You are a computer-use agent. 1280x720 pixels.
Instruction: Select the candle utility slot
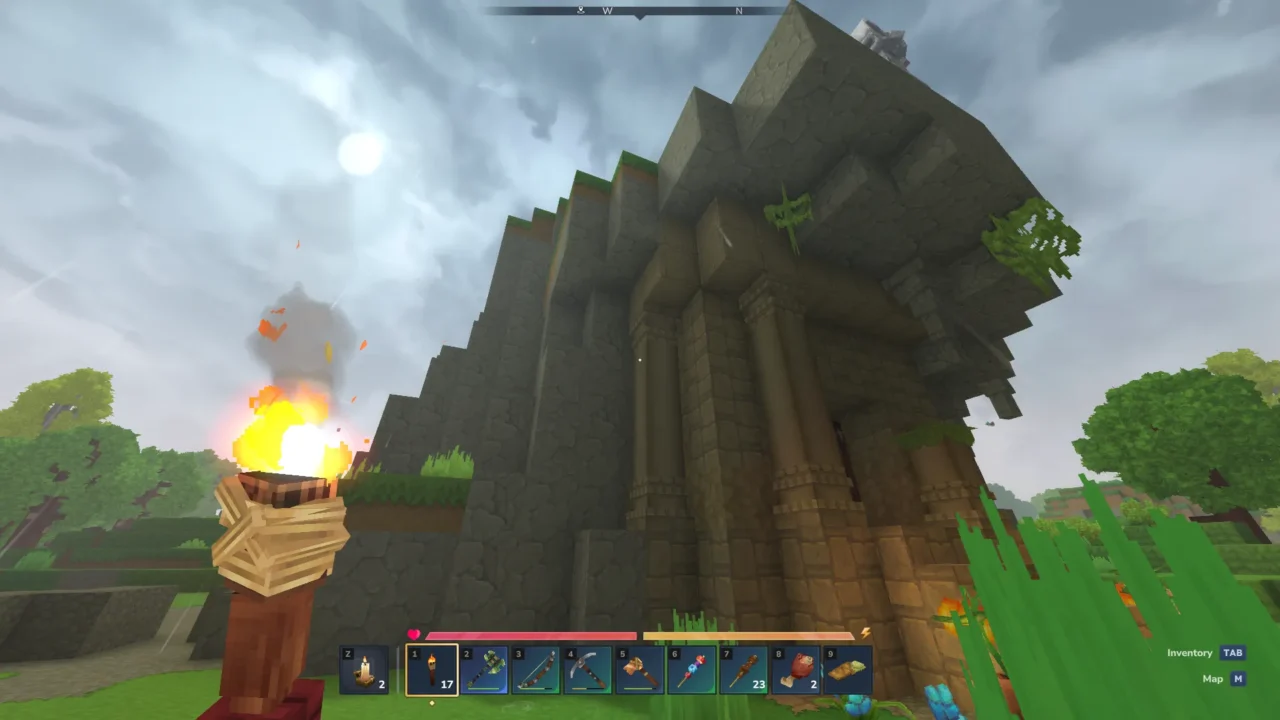click(x=364, y=669)
